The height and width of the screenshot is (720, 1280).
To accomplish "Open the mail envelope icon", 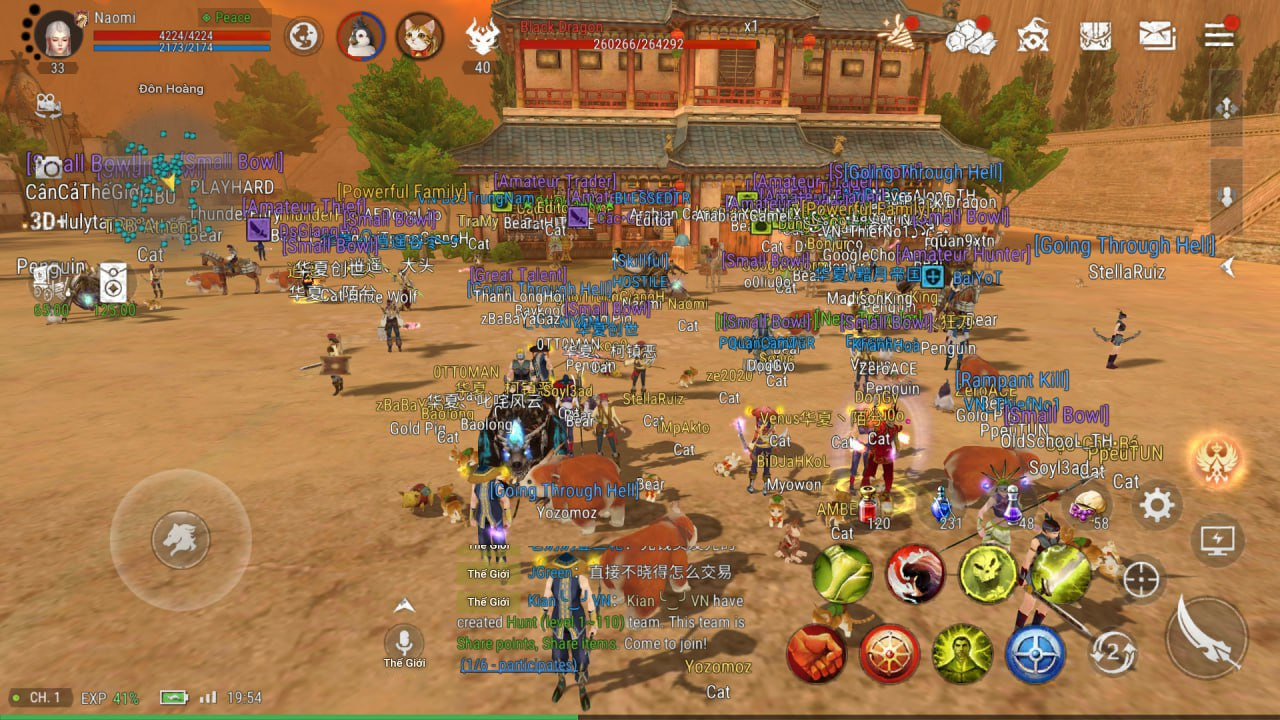I will (x=1157, y=36).
